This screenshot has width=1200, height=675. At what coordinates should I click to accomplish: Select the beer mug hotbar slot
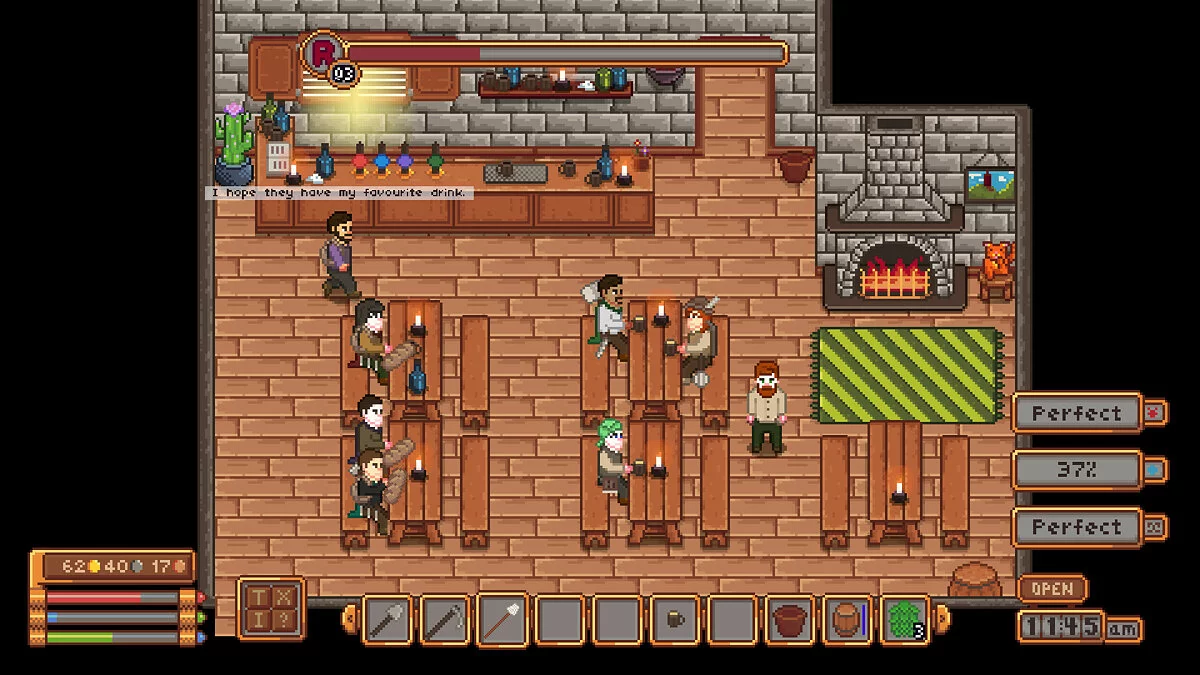[x=676, y=619]
